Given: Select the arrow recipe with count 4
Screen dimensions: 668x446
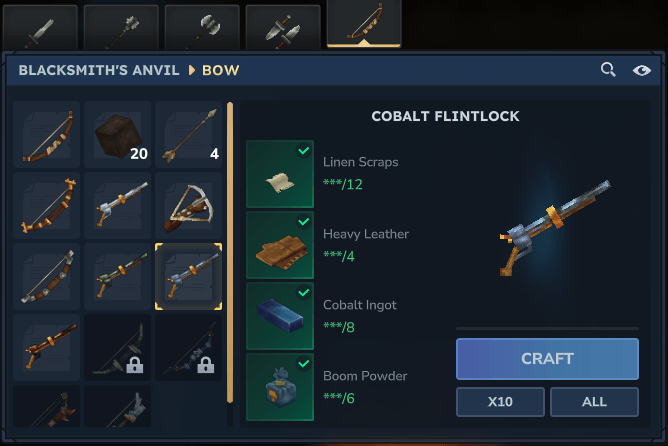Looking at the screenshot, I should pyautogui.click(x=188, y=134).
